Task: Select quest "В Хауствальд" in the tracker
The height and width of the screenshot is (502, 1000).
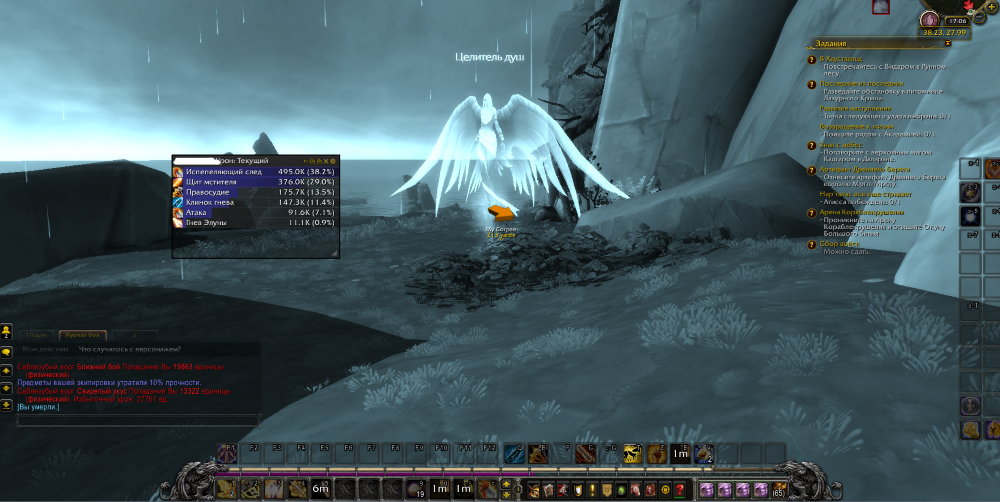Action: pyautogui.click(x=846, y=59)
